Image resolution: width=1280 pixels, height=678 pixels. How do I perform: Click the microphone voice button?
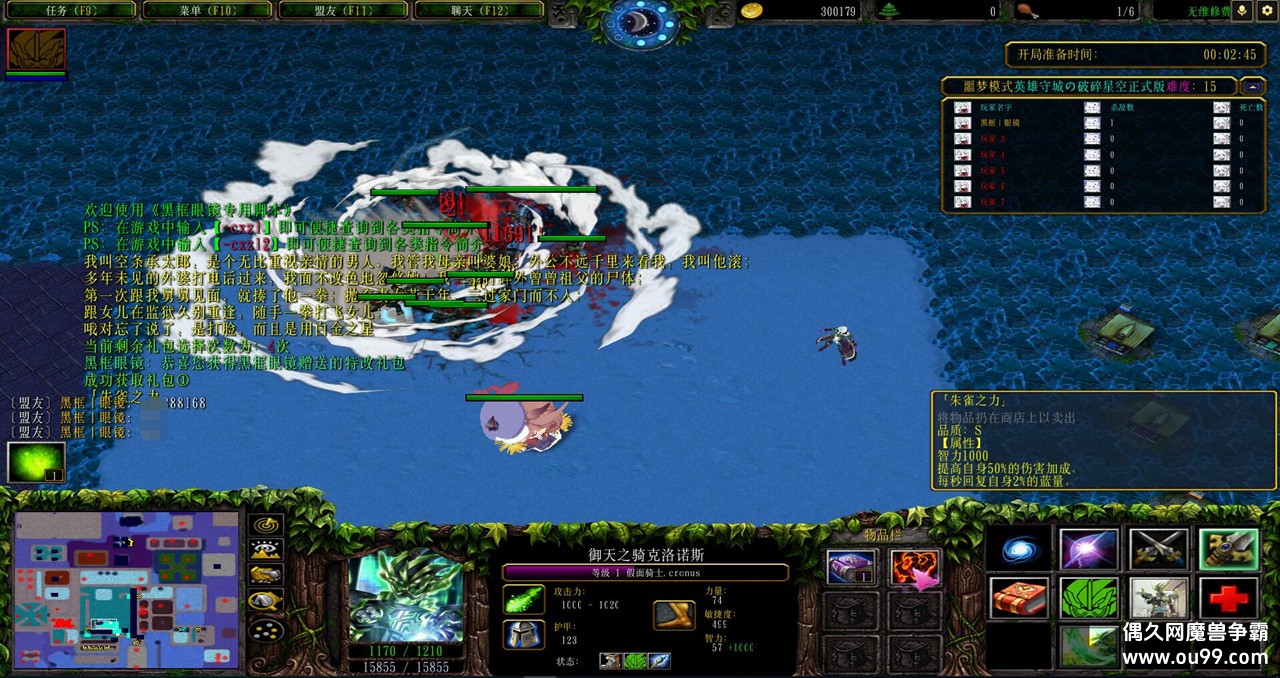pyautogui.click(x=1243, y=10)
